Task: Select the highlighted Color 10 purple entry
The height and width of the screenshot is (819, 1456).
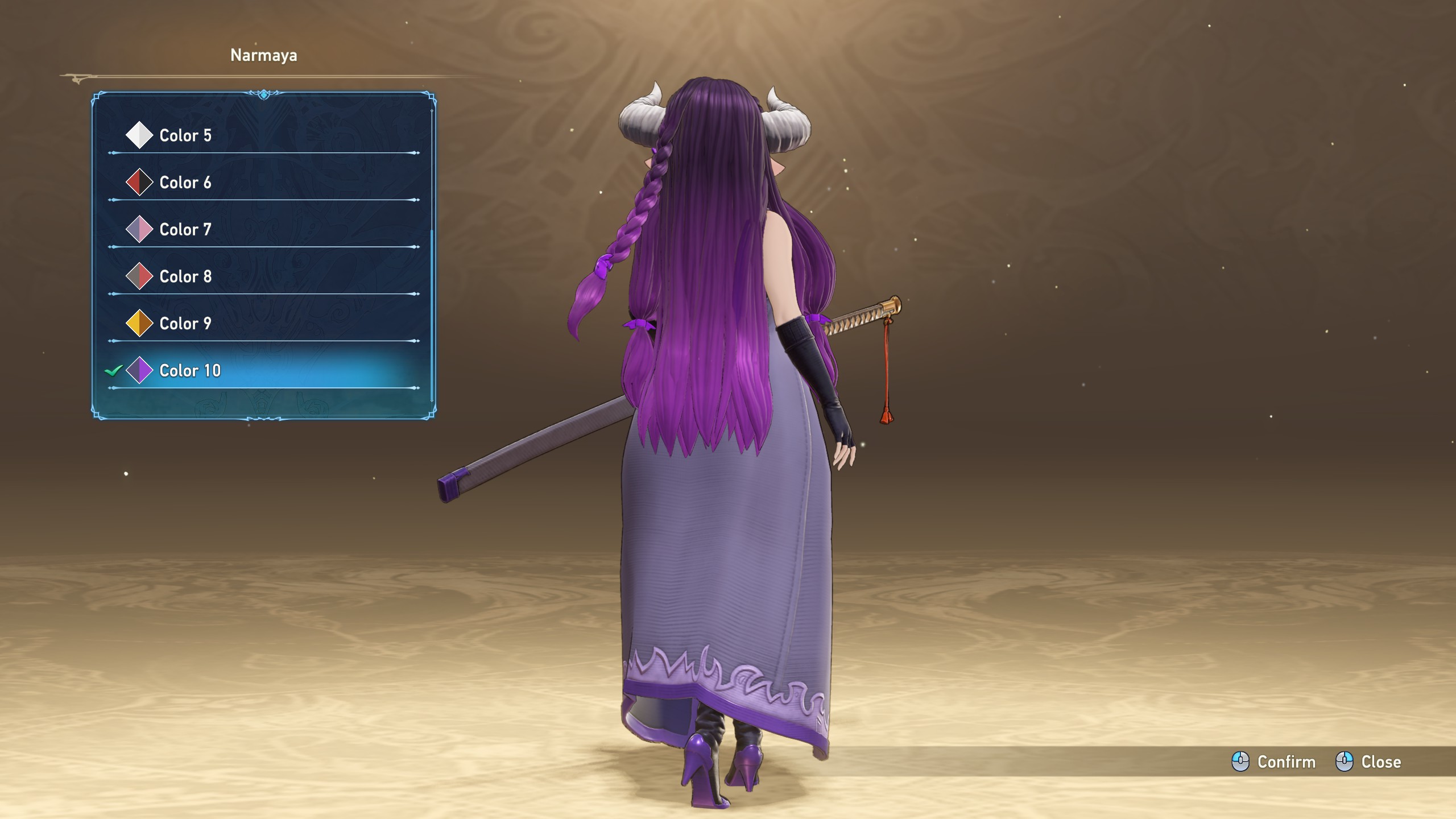Action: [190, 371]
